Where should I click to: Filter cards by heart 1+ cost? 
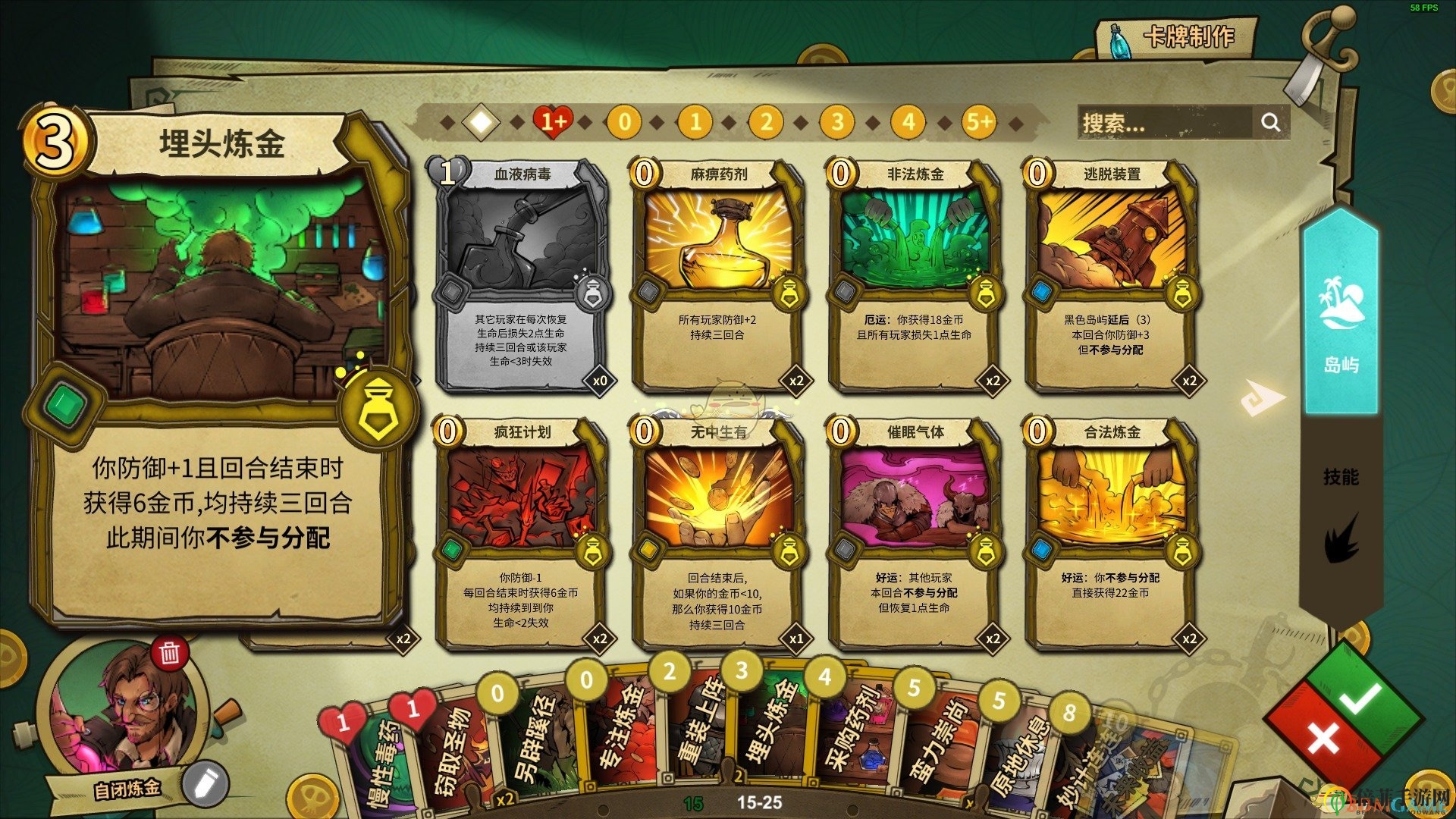tap(553, 122)
